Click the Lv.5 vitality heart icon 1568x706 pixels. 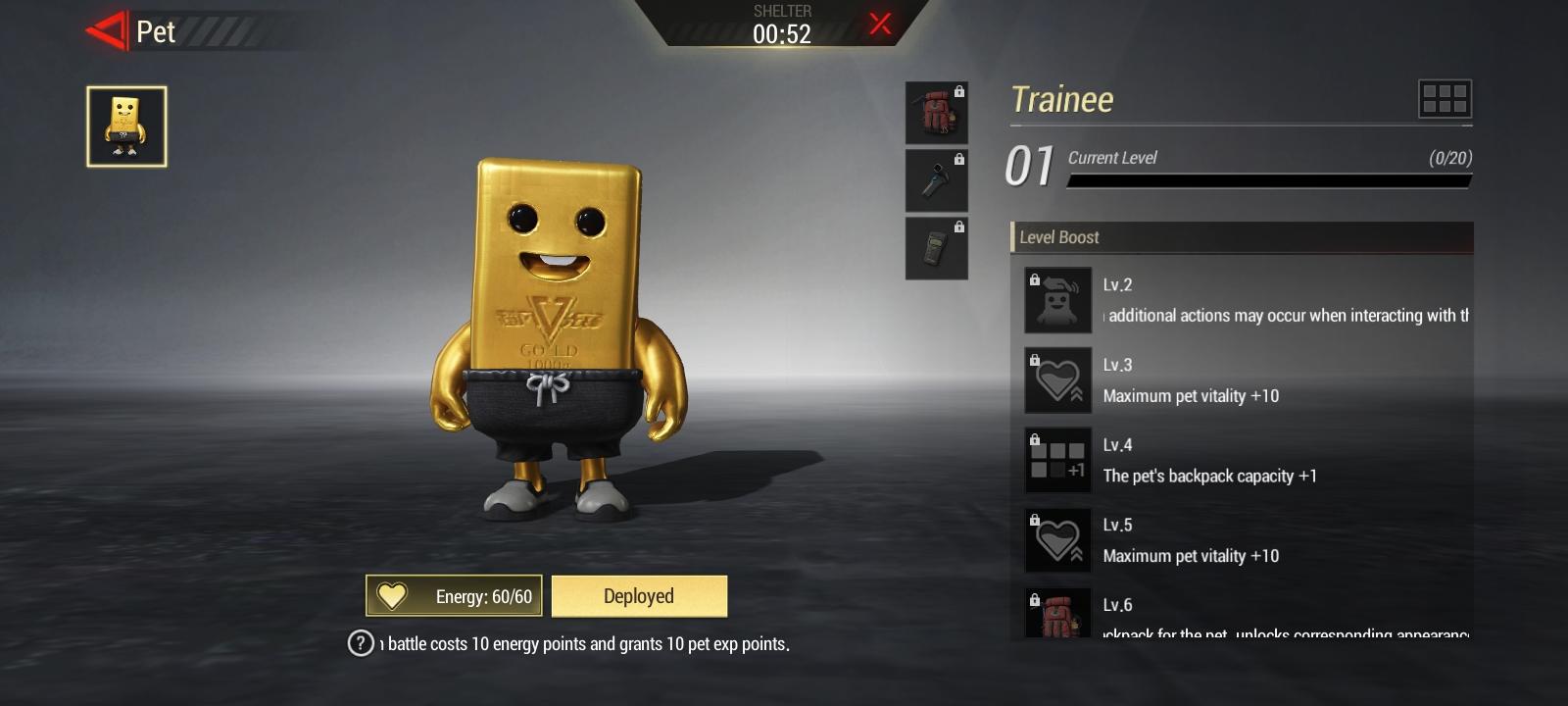click(x=1057, y=540)
